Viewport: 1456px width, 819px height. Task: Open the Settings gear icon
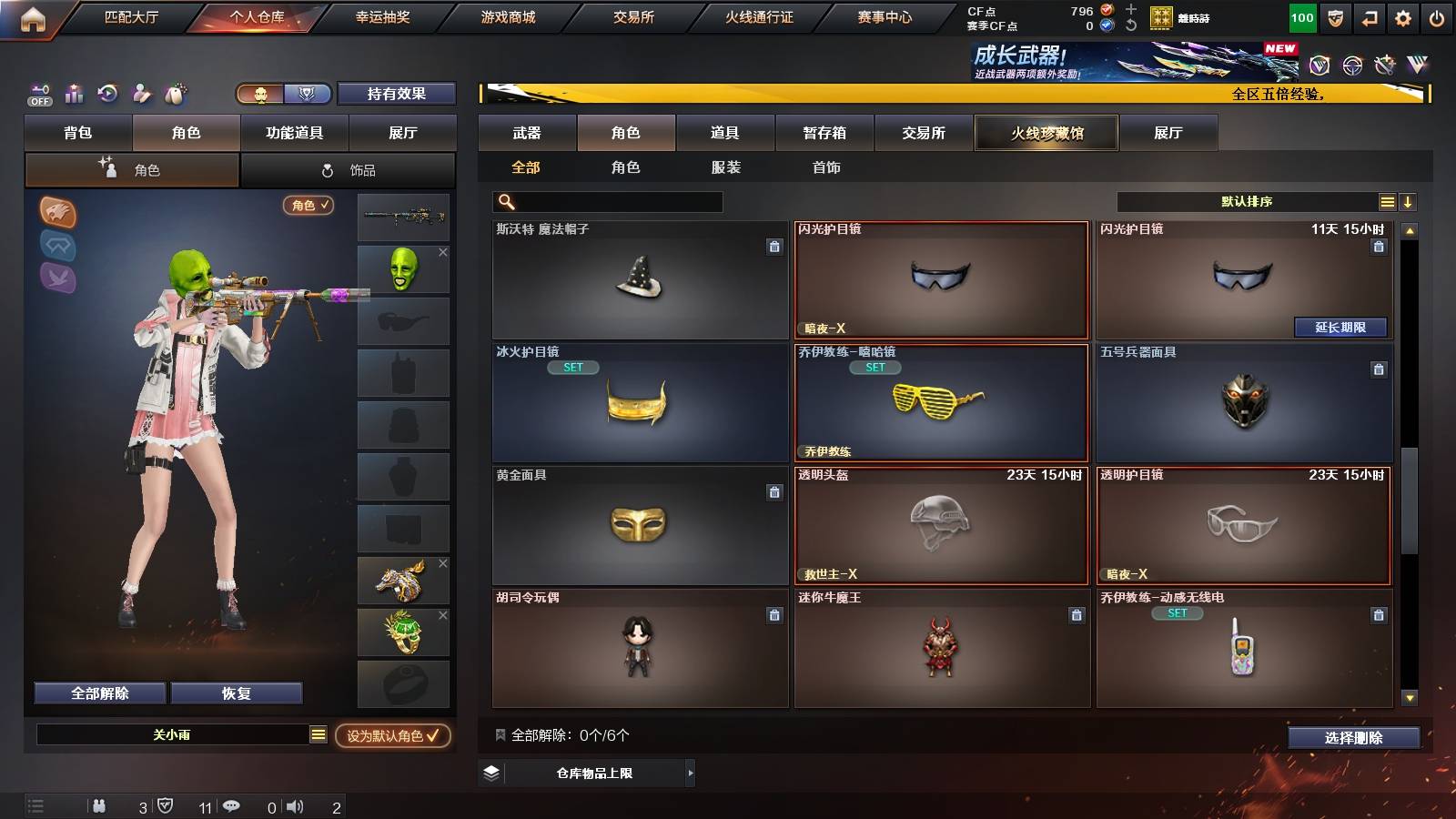1402,17
